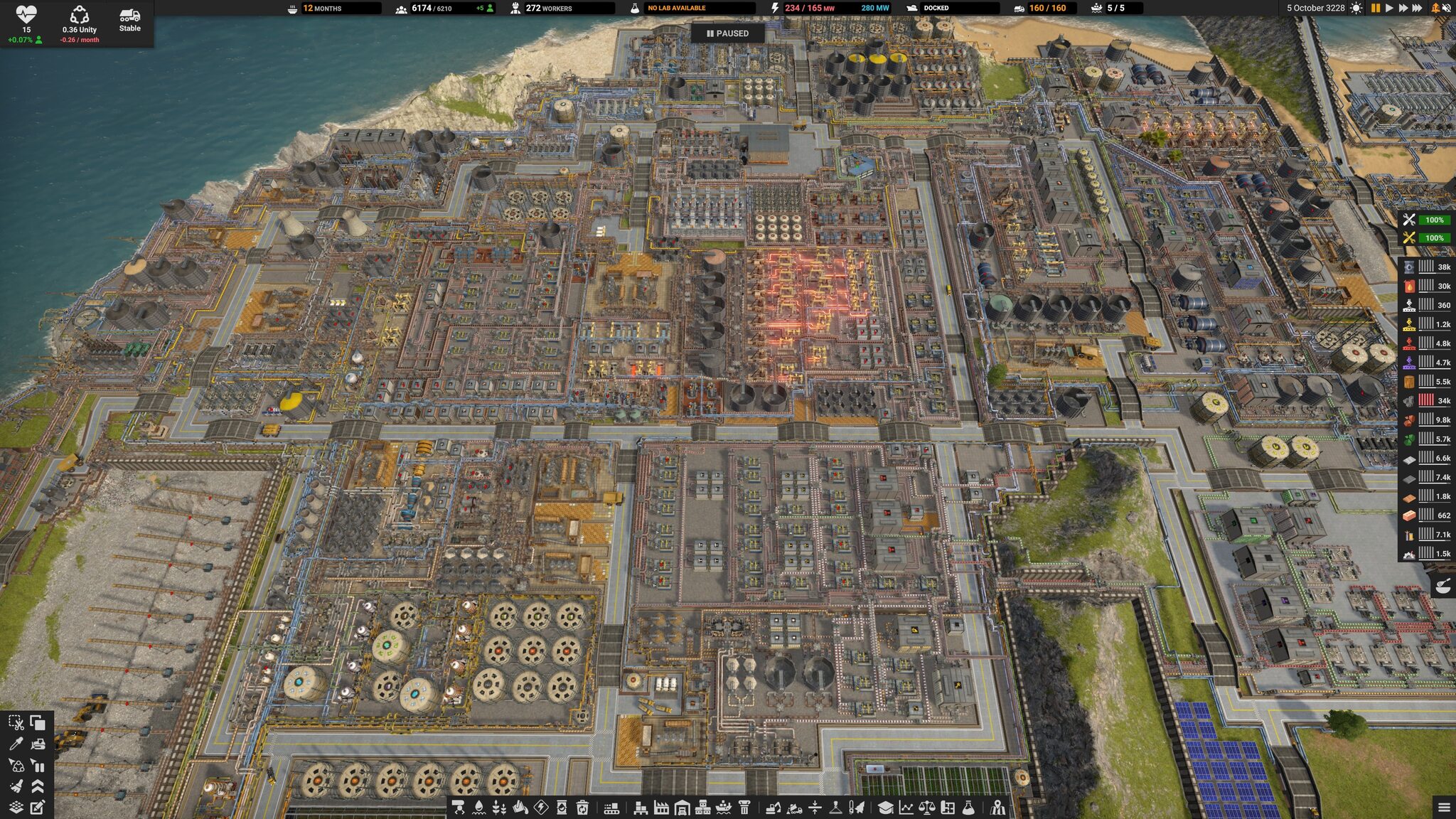The width and height of the screenshot is (1456, 819).
Task: Activate the eyedropper clone tool
Action: coord(16,744)
